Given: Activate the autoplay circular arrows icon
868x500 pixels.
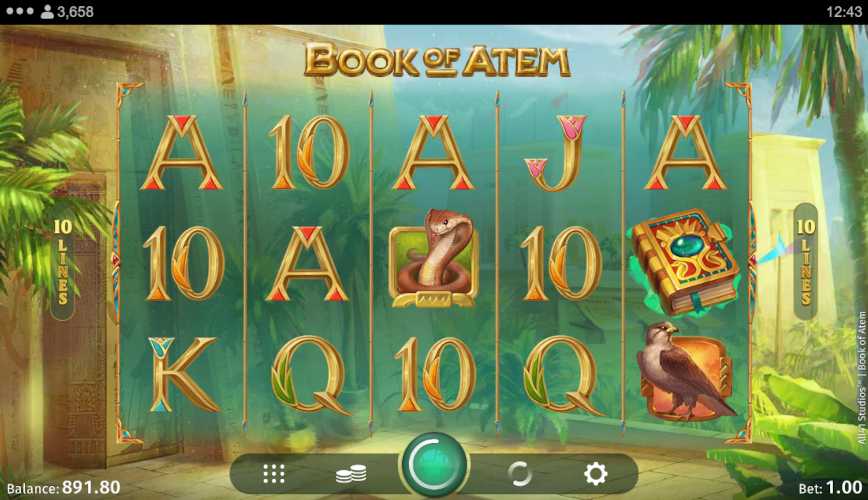Looking at the screenshot, I should tap(519, 474).
